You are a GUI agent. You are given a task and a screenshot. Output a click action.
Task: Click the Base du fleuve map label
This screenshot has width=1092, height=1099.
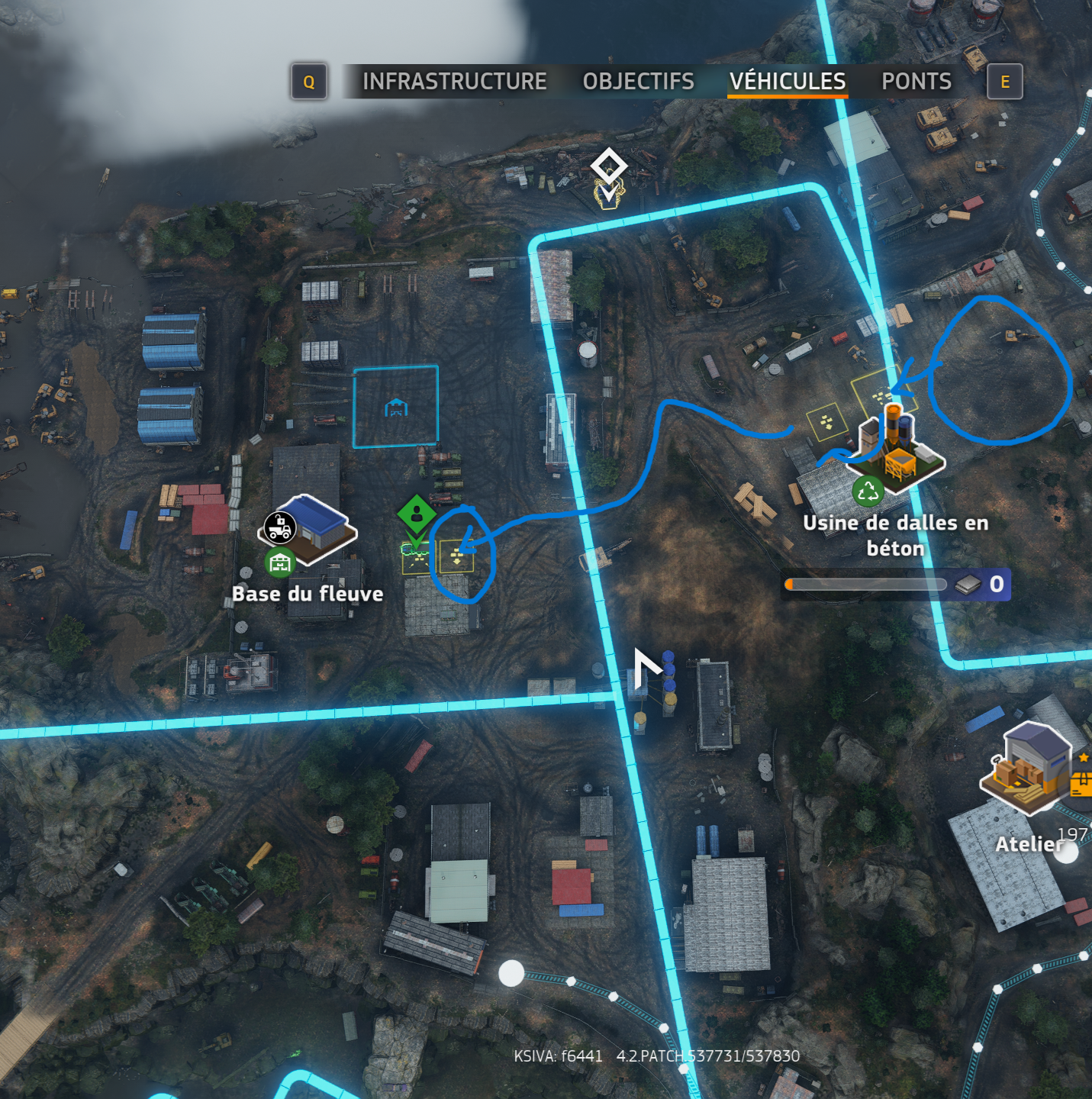308,594
